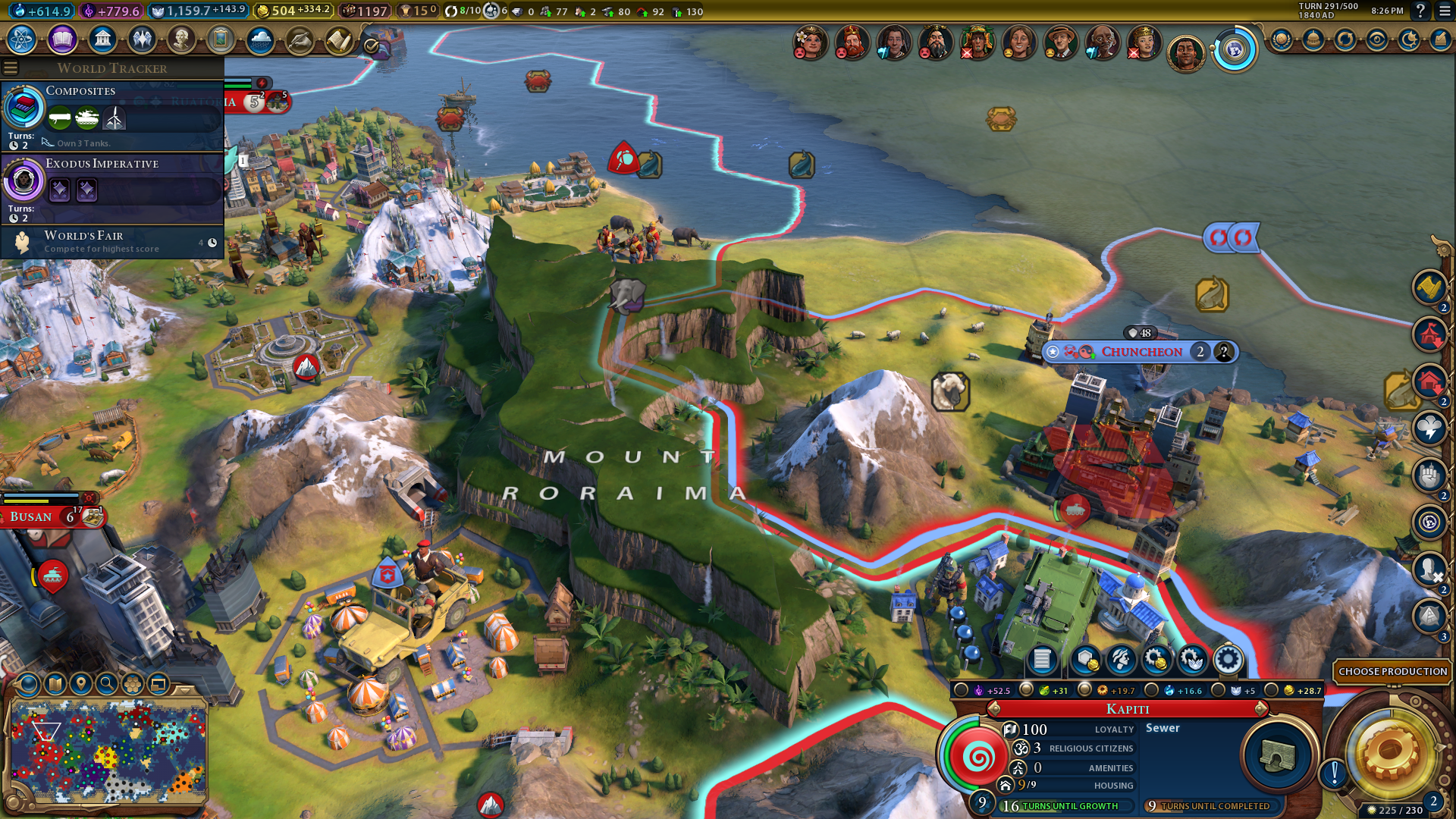Image resolution: width=1456 pixels, height=819 pixels.
Task: Open the world climate cloud icon
Action: coord(260,39)
